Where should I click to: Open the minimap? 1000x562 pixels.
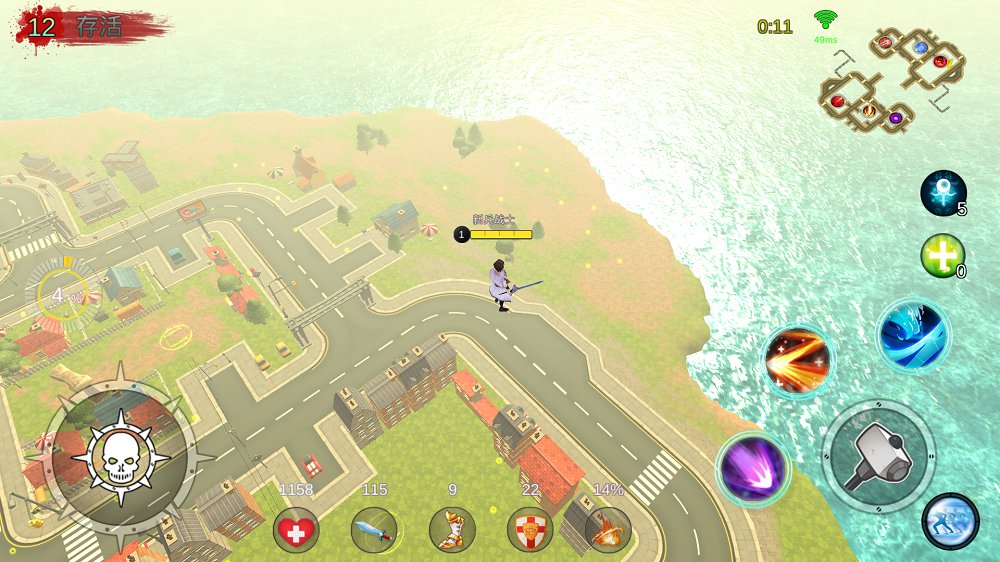[890, 80]
